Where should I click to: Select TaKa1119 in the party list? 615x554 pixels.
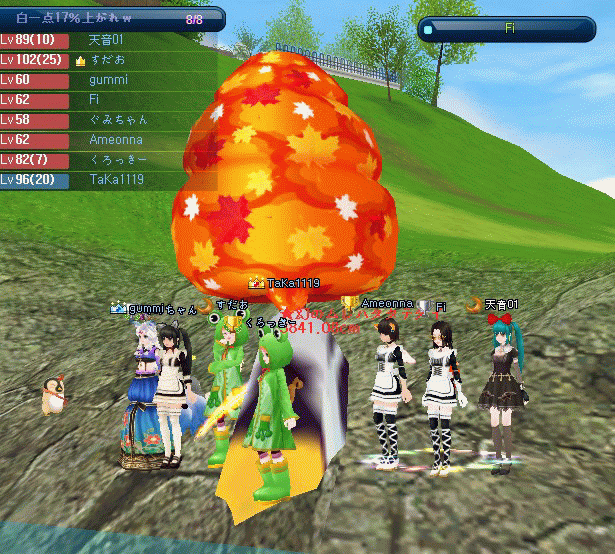click(108, 180)
